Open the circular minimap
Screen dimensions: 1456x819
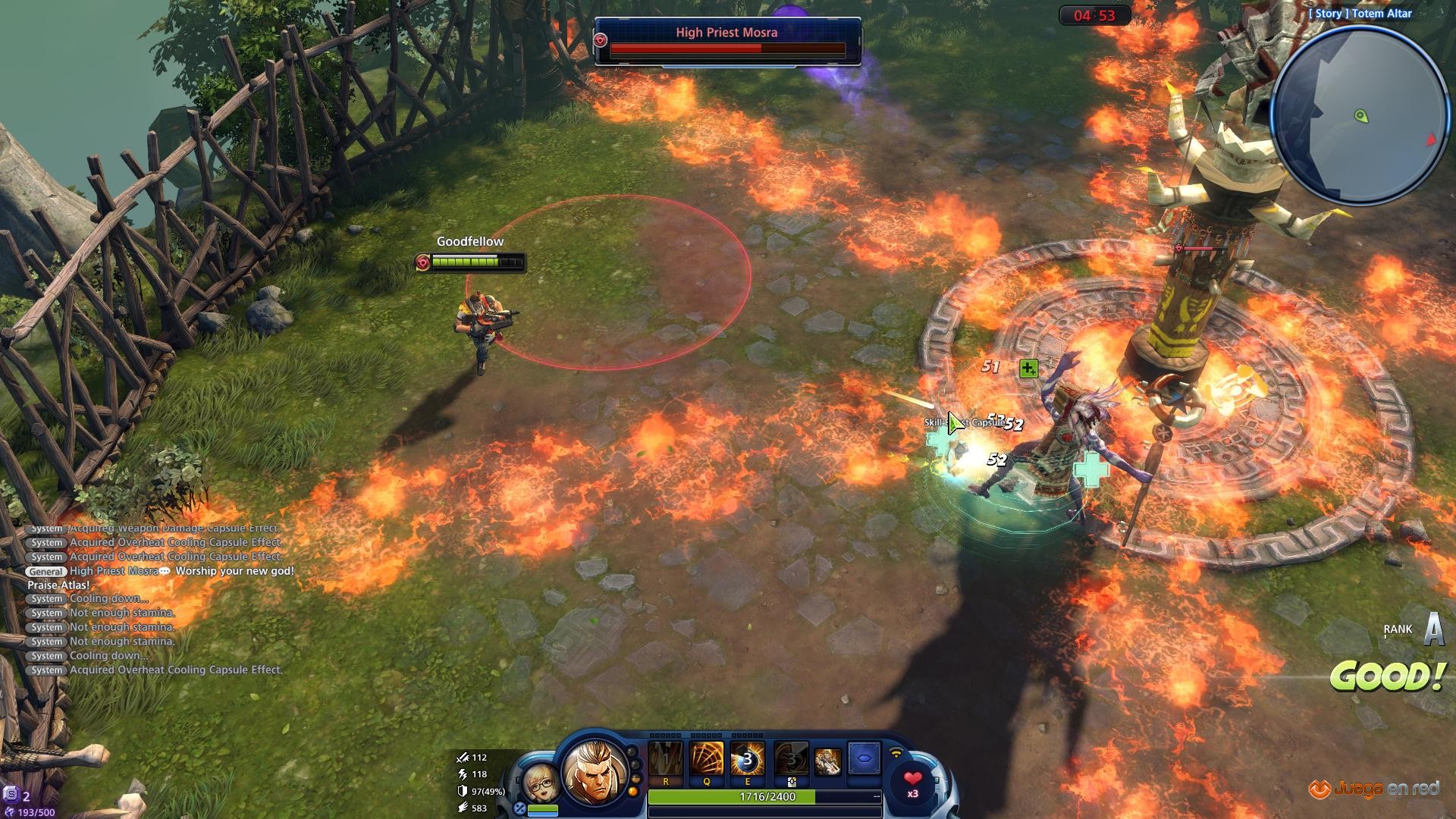click(1360, 116)
